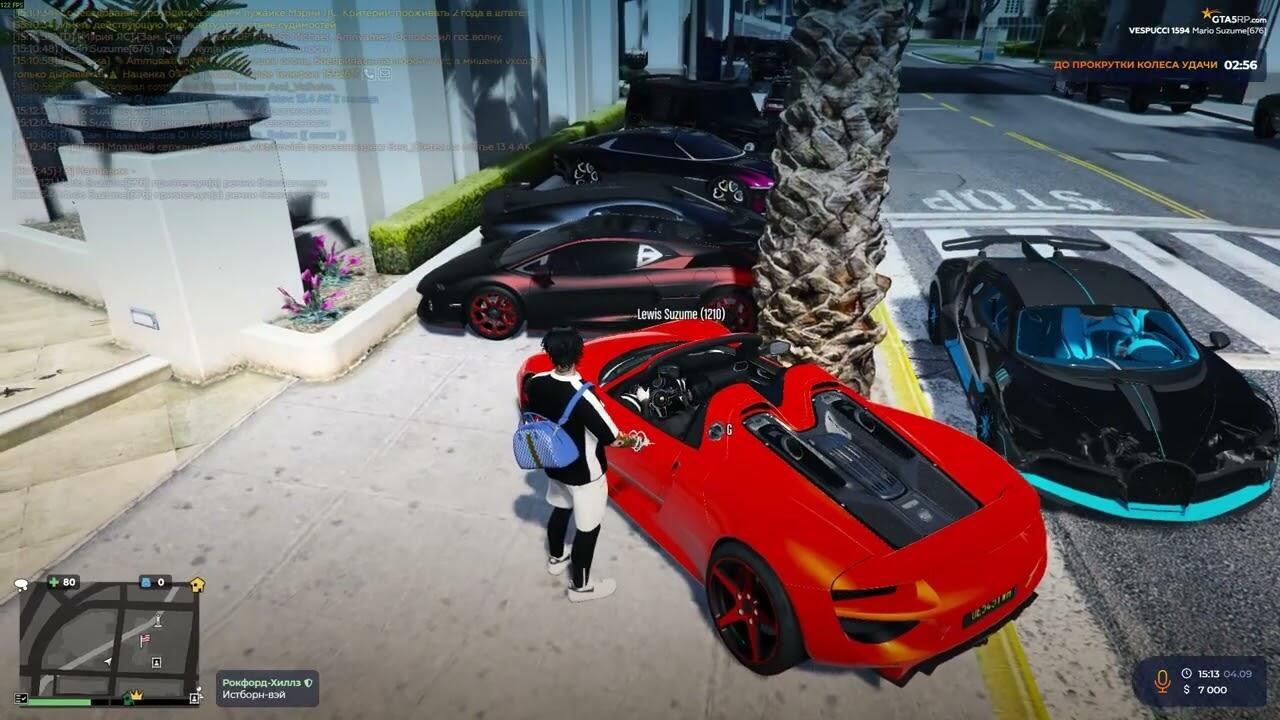The width and height of the screenshot is (1280, 720).
Task: Open the checklist icon beside the minimap
Action: point(21,697)
